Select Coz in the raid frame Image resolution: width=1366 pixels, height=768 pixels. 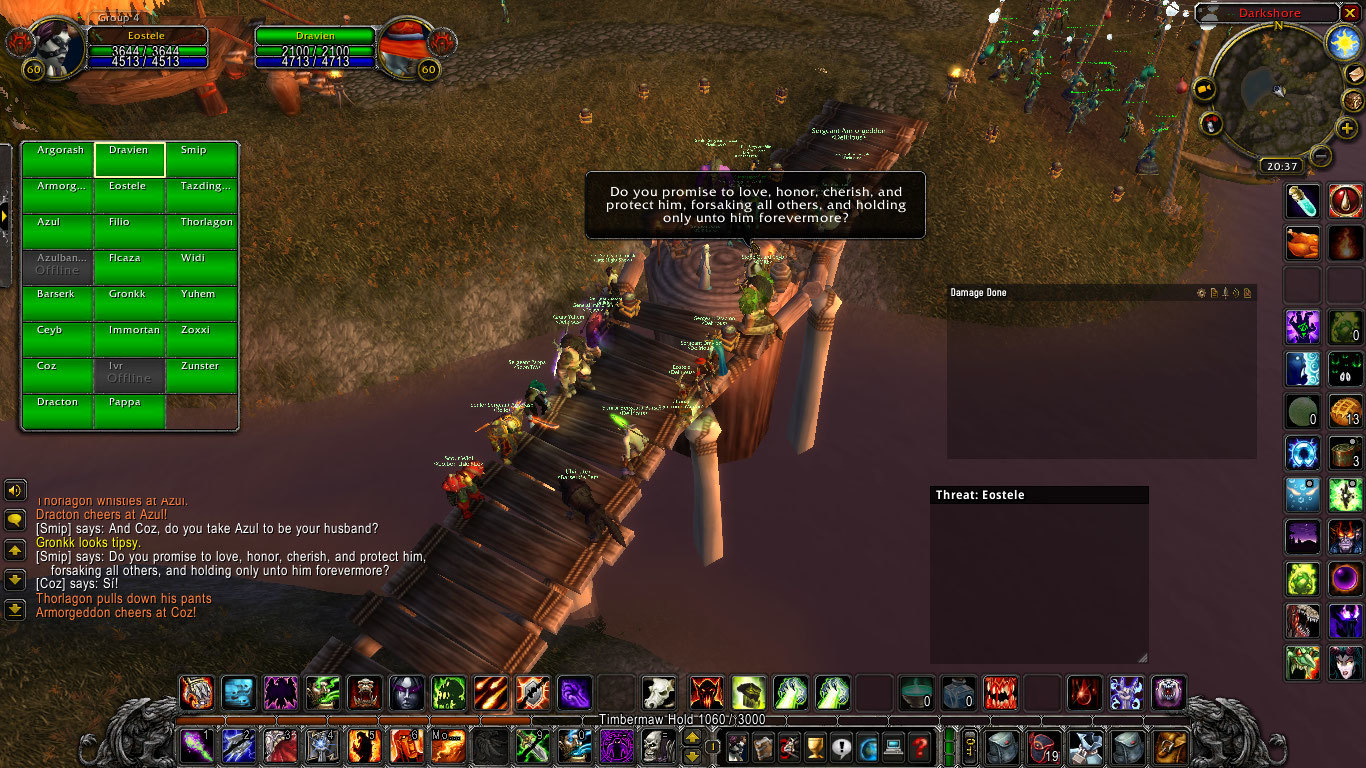(x=59, y=376)
